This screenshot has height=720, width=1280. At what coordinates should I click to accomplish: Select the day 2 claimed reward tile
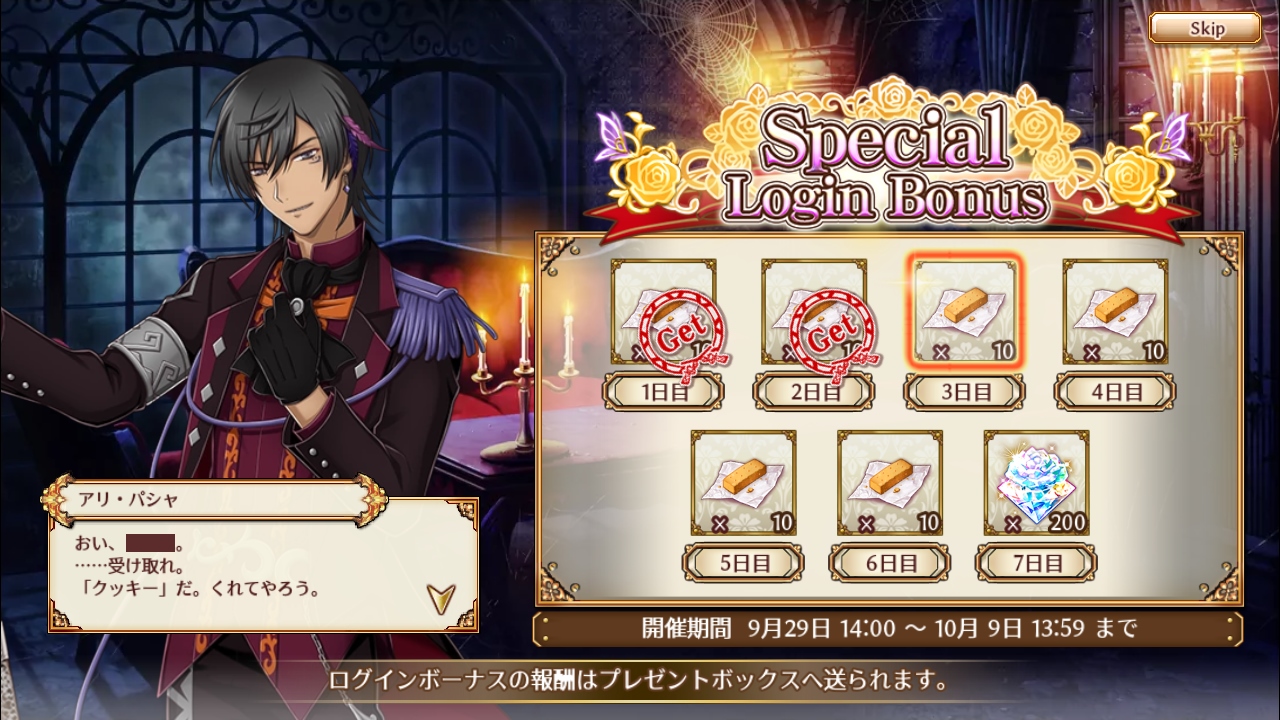(x=814, y=312)
